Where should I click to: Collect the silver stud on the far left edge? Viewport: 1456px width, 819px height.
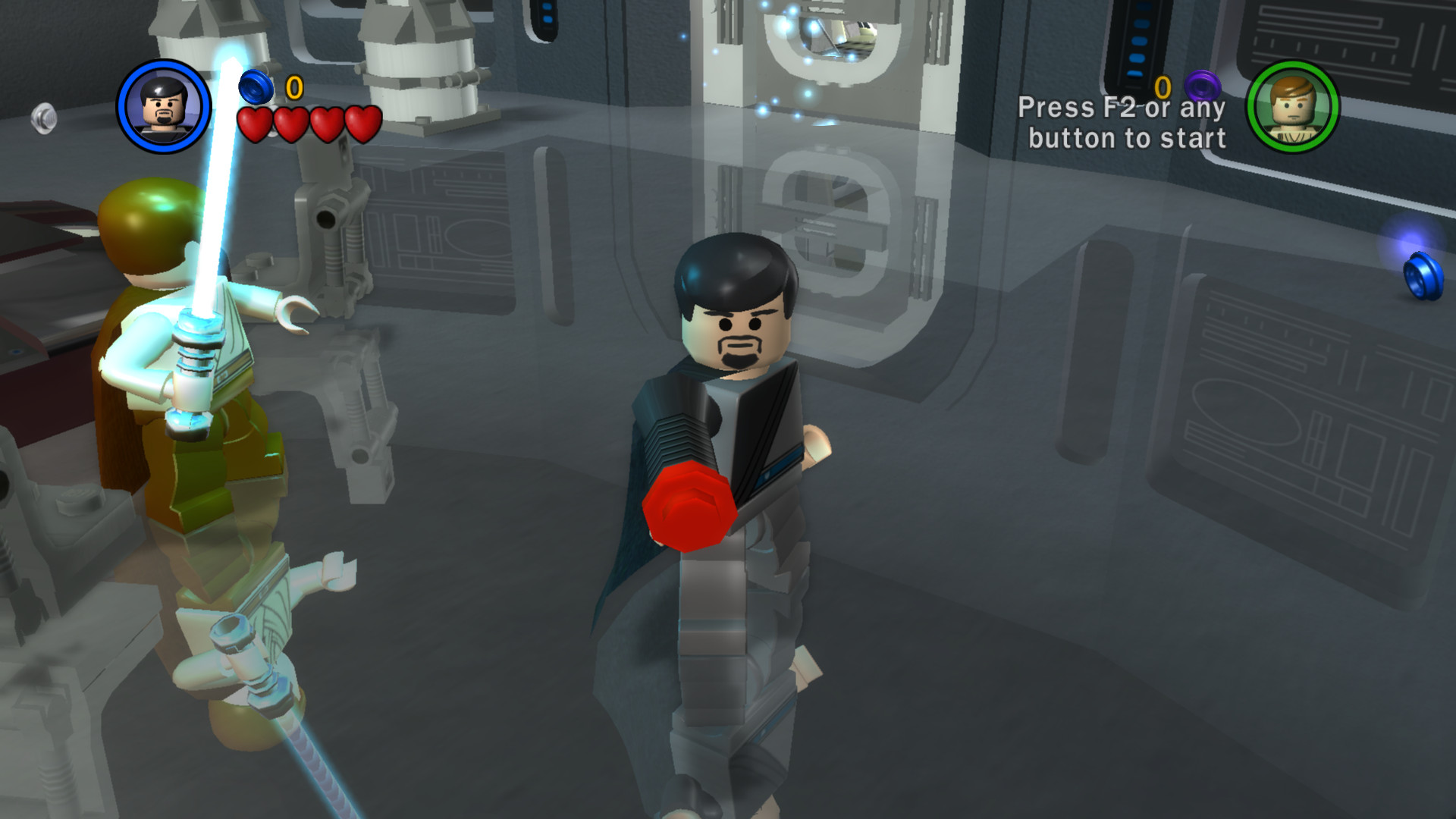click(42, 119)
